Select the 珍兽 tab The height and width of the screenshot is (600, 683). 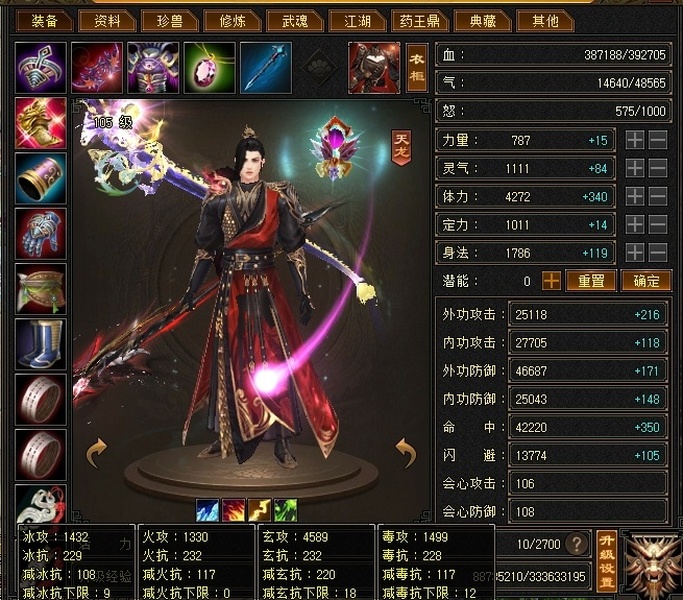[x=171, y=20]
